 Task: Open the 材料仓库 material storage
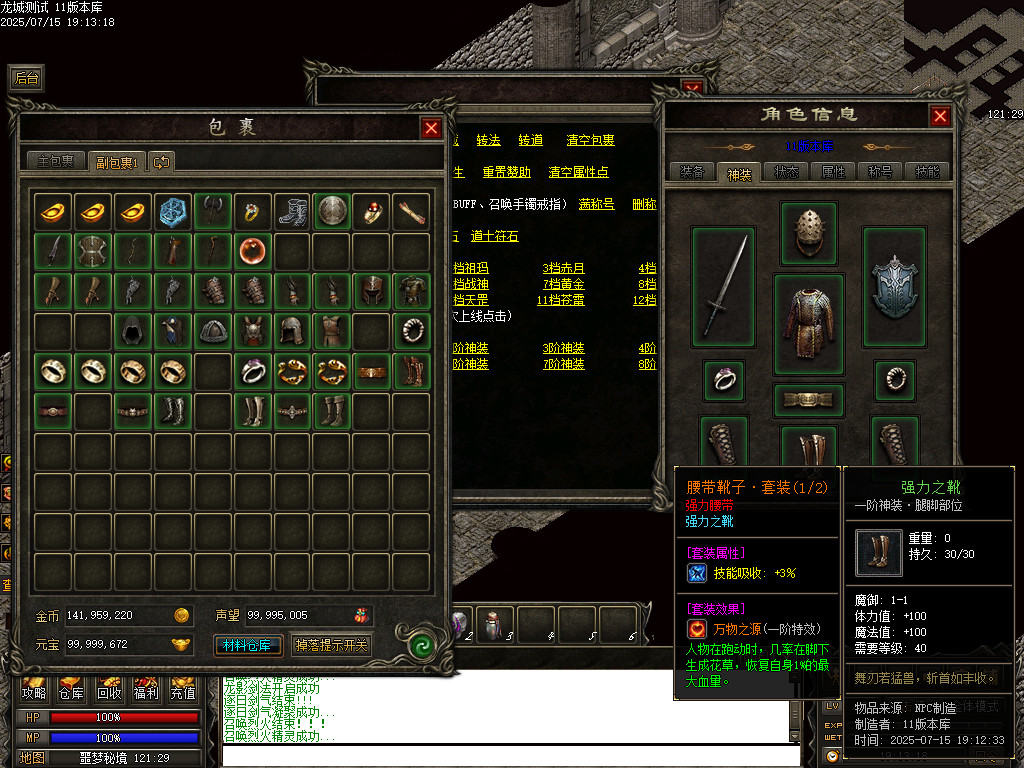click(x=249, y=645)
